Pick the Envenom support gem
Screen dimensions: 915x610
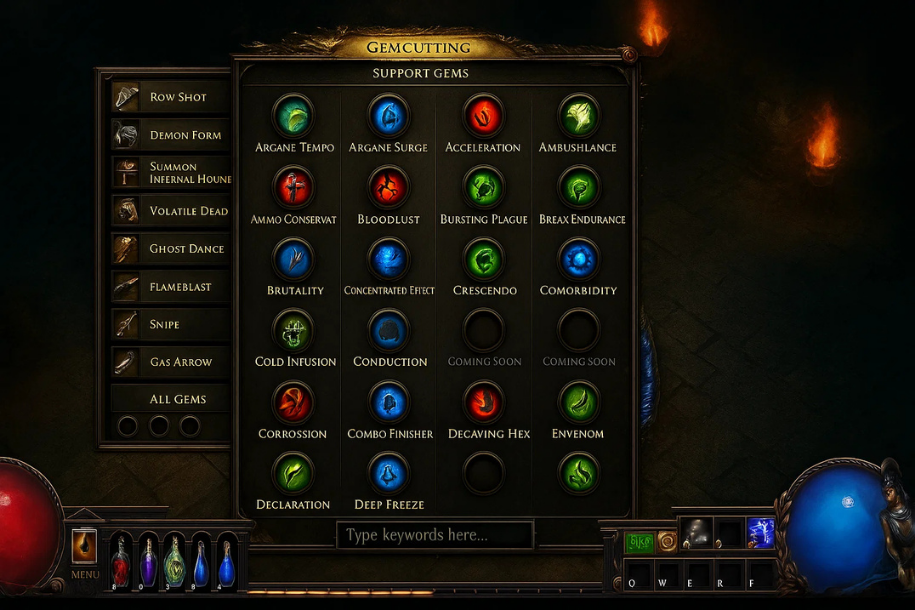pyautogui.click(x=578, y=402)
